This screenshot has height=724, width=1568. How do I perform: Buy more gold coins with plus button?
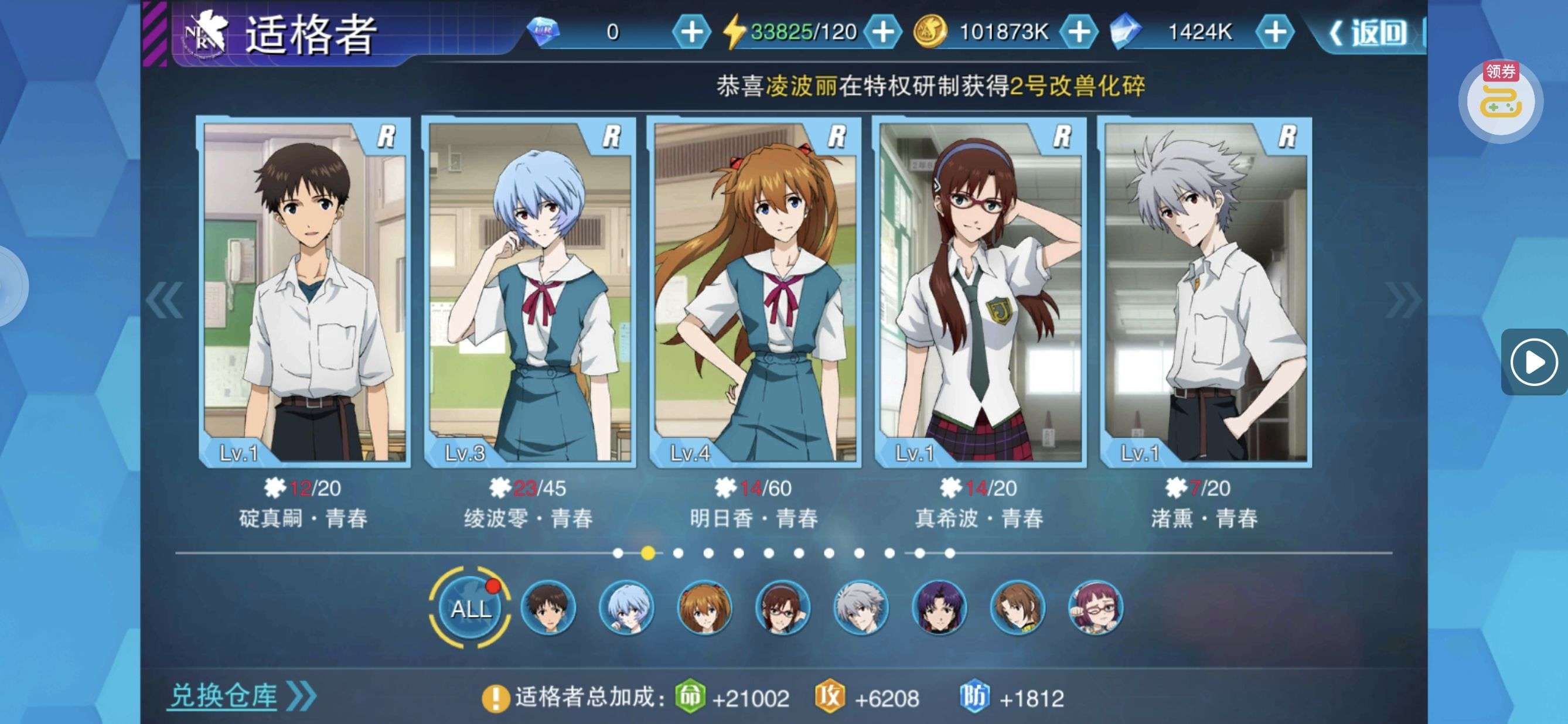click(x=1079, y=32)
